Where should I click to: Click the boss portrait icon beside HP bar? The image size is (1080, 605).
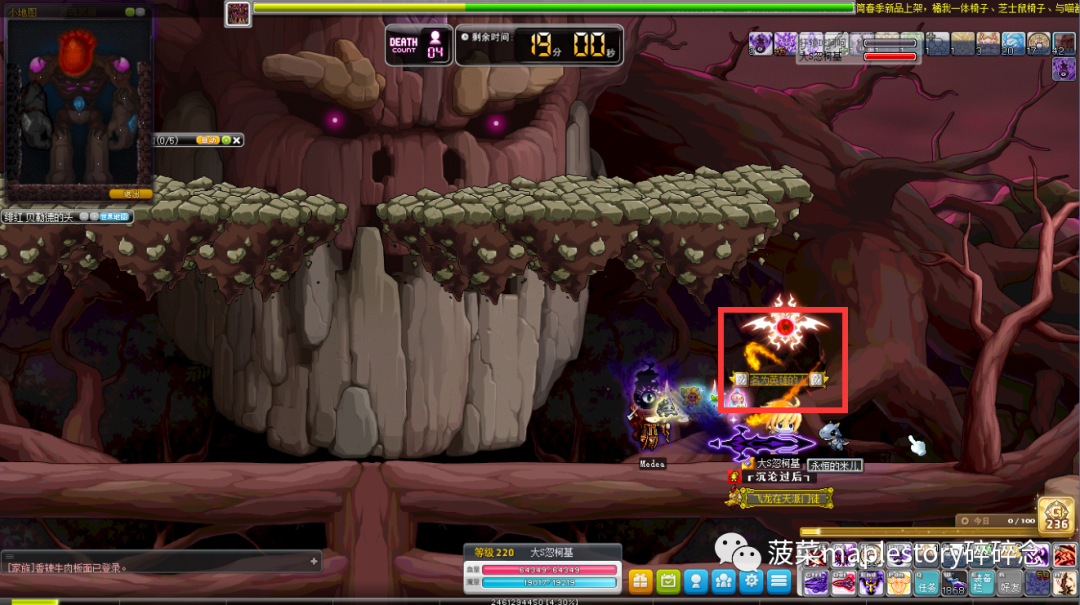[x=238, y=13]
